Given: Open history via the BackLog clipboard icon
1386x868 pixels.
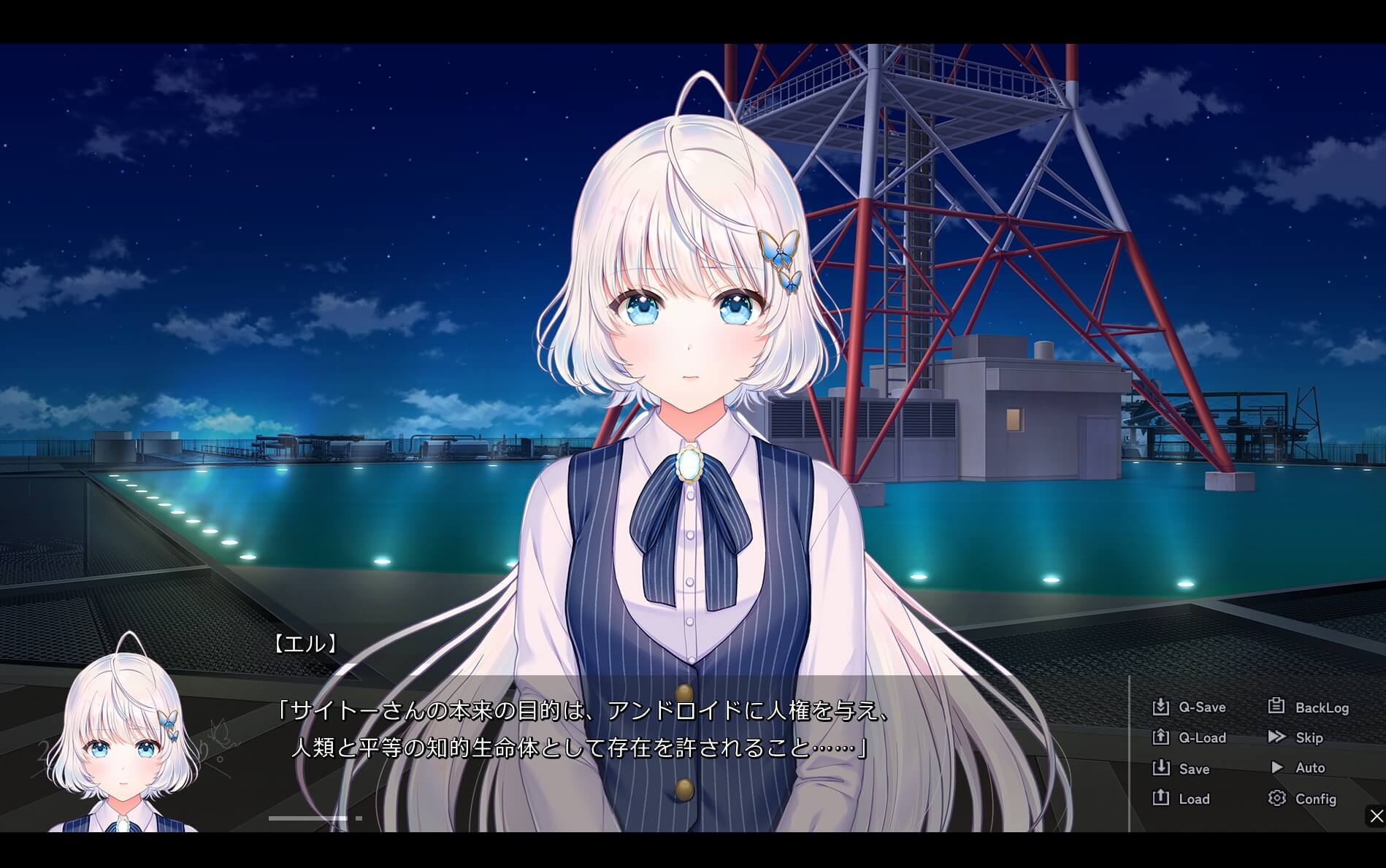Looking at the screenshot, I should click(x=1276, y=707).
